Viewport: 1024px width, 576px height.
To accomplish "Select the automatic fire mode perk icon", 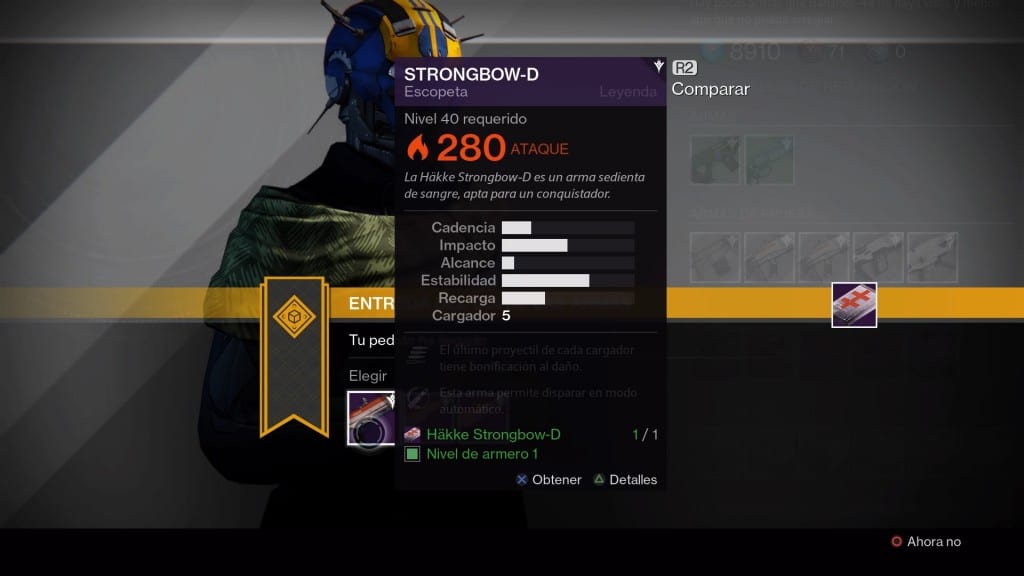I will point(420,397).
